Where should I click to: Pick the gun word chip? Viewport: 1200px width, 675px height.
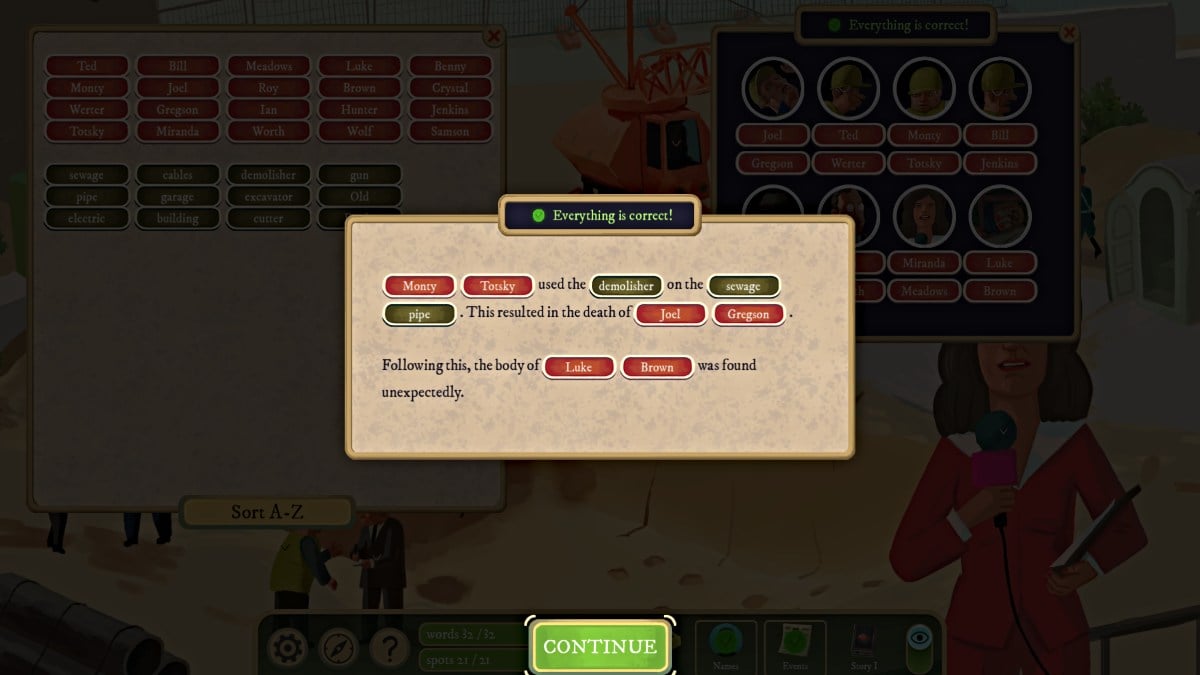360,175
